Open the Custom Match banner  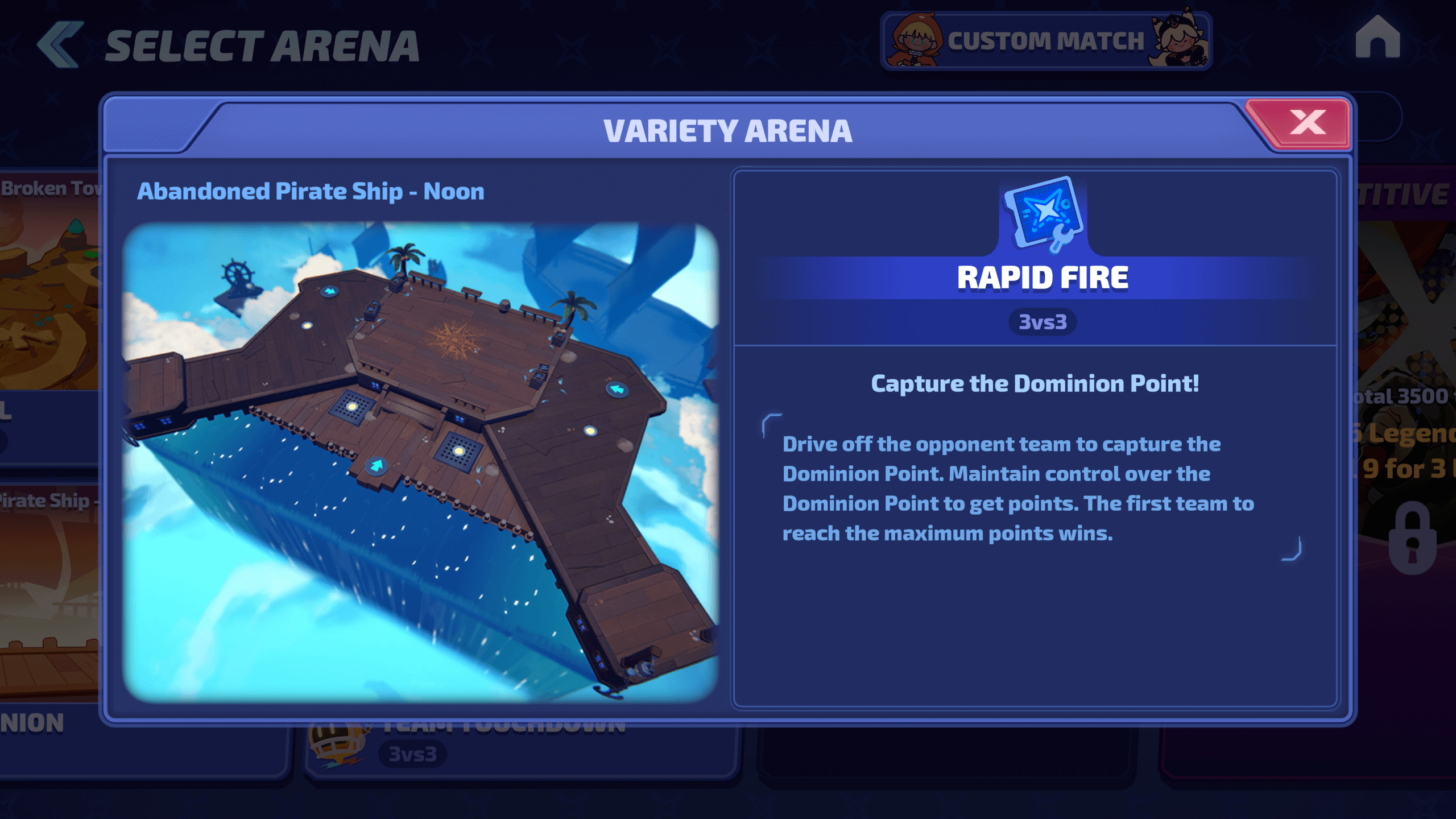[x=1045, y=41]
